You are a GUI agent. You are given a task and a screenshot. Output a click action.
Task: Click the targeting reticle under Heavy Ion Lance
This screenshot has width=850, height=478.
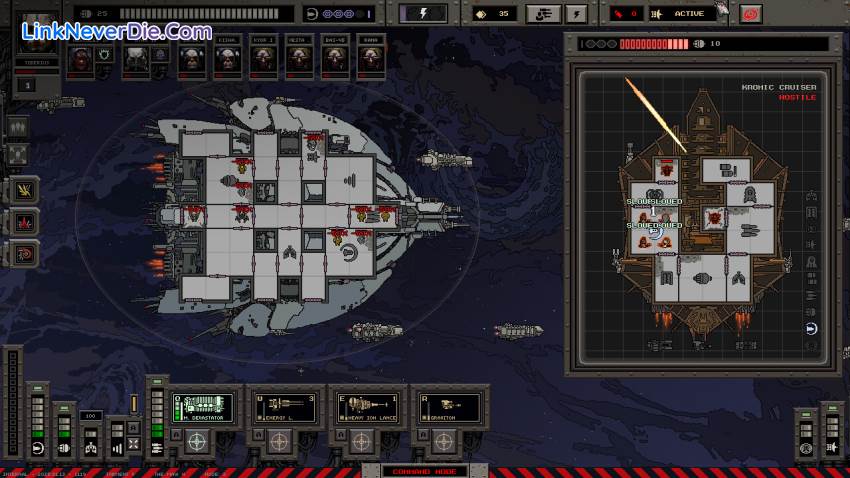coord(361,438)
